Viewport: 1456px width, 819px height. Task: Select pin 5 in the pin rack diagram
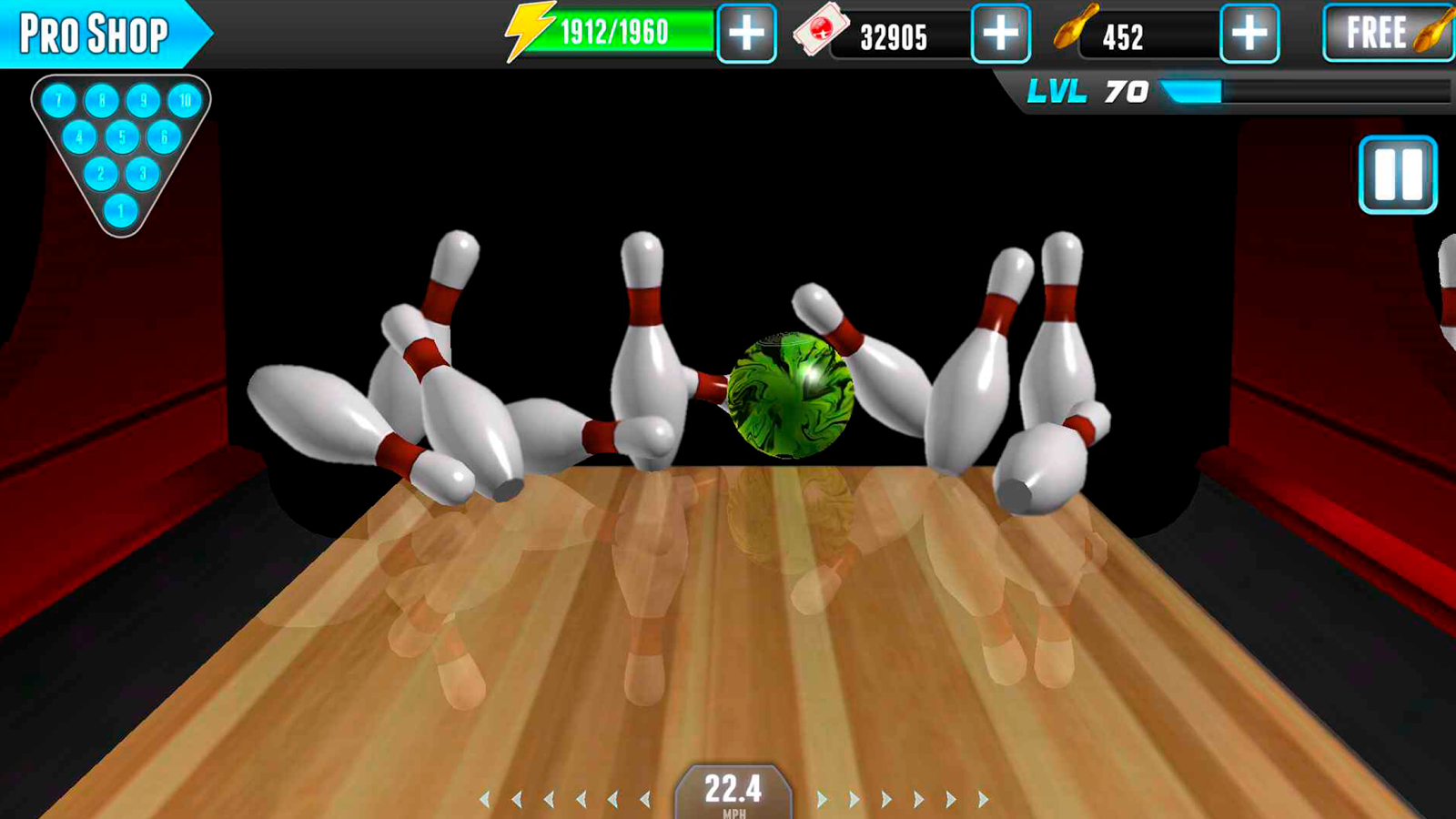click(120, 137)
